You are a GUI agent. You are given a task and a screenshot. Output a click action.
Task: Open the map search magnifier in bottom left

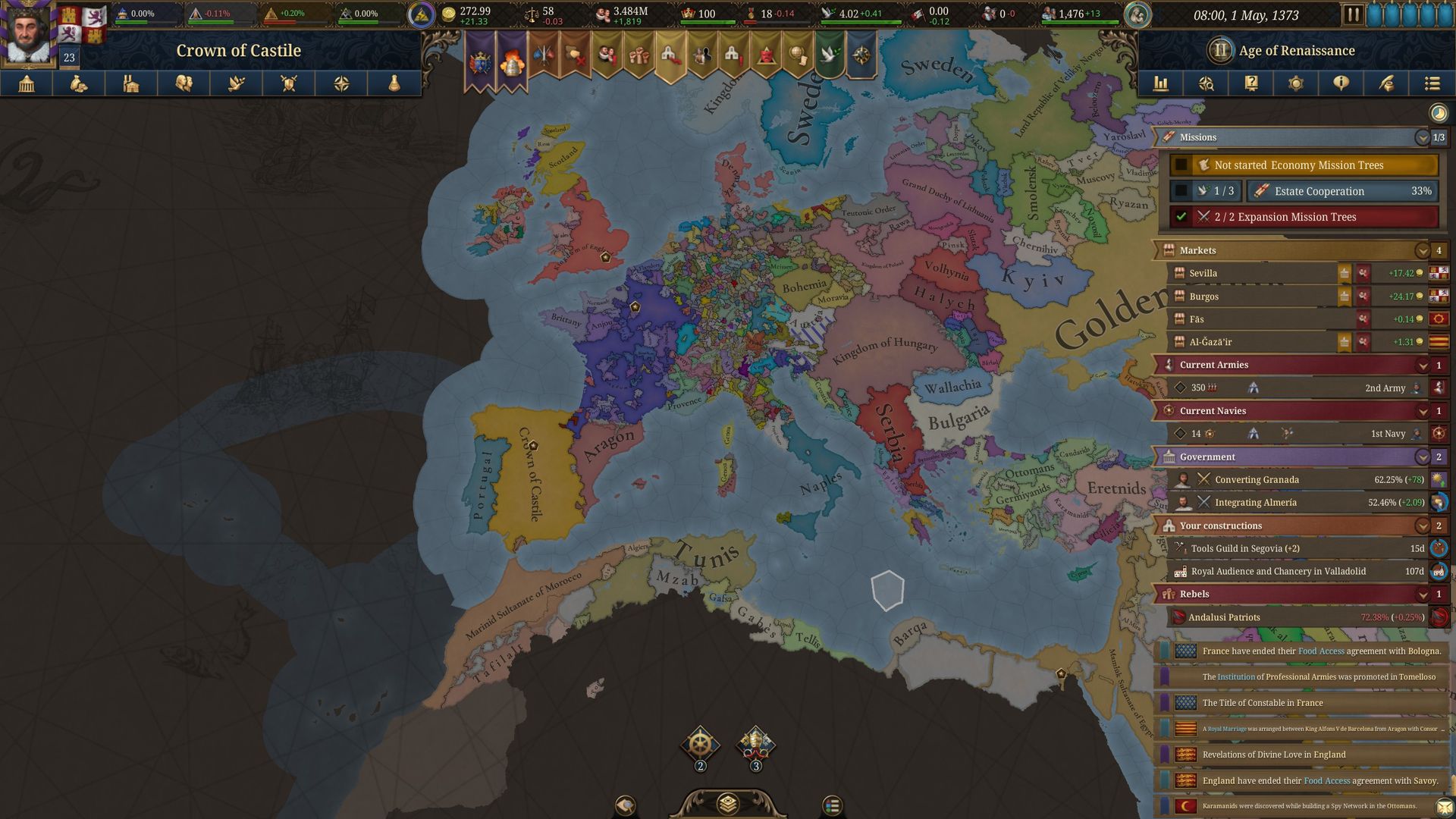click(x=625, y=804)
